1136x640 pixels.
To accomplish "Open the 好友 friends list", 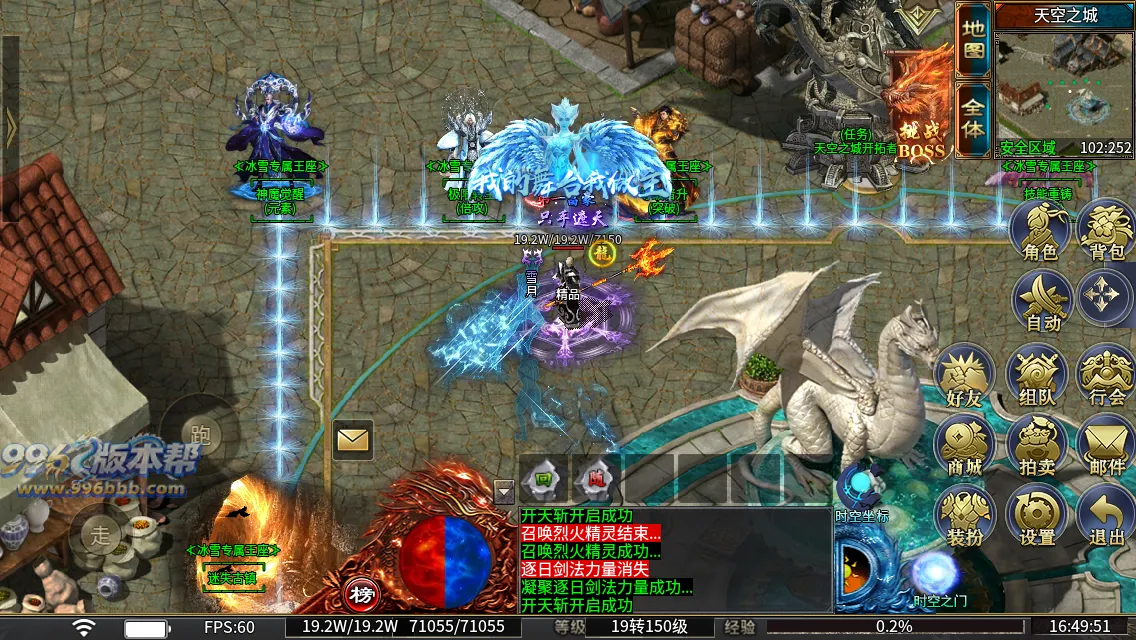I will [964, 375].
